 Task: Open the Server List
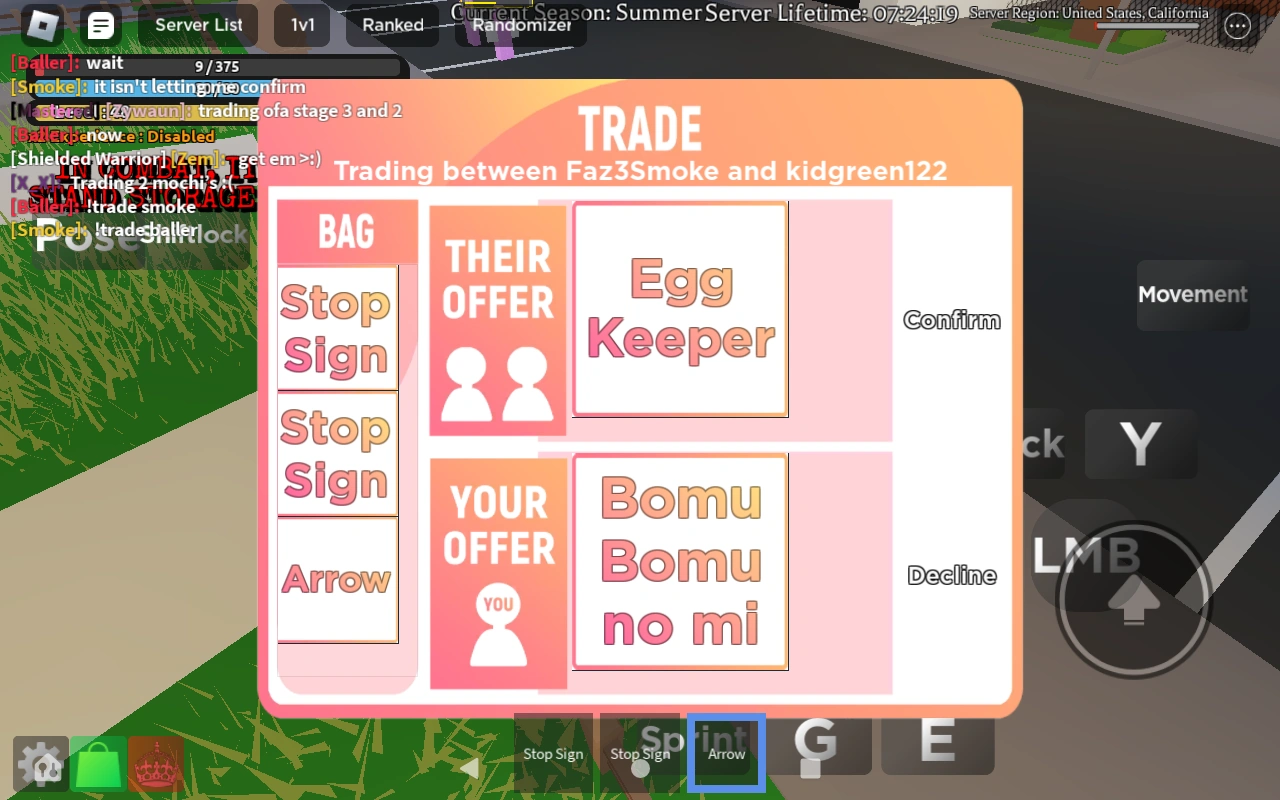(x=198, y=25)
